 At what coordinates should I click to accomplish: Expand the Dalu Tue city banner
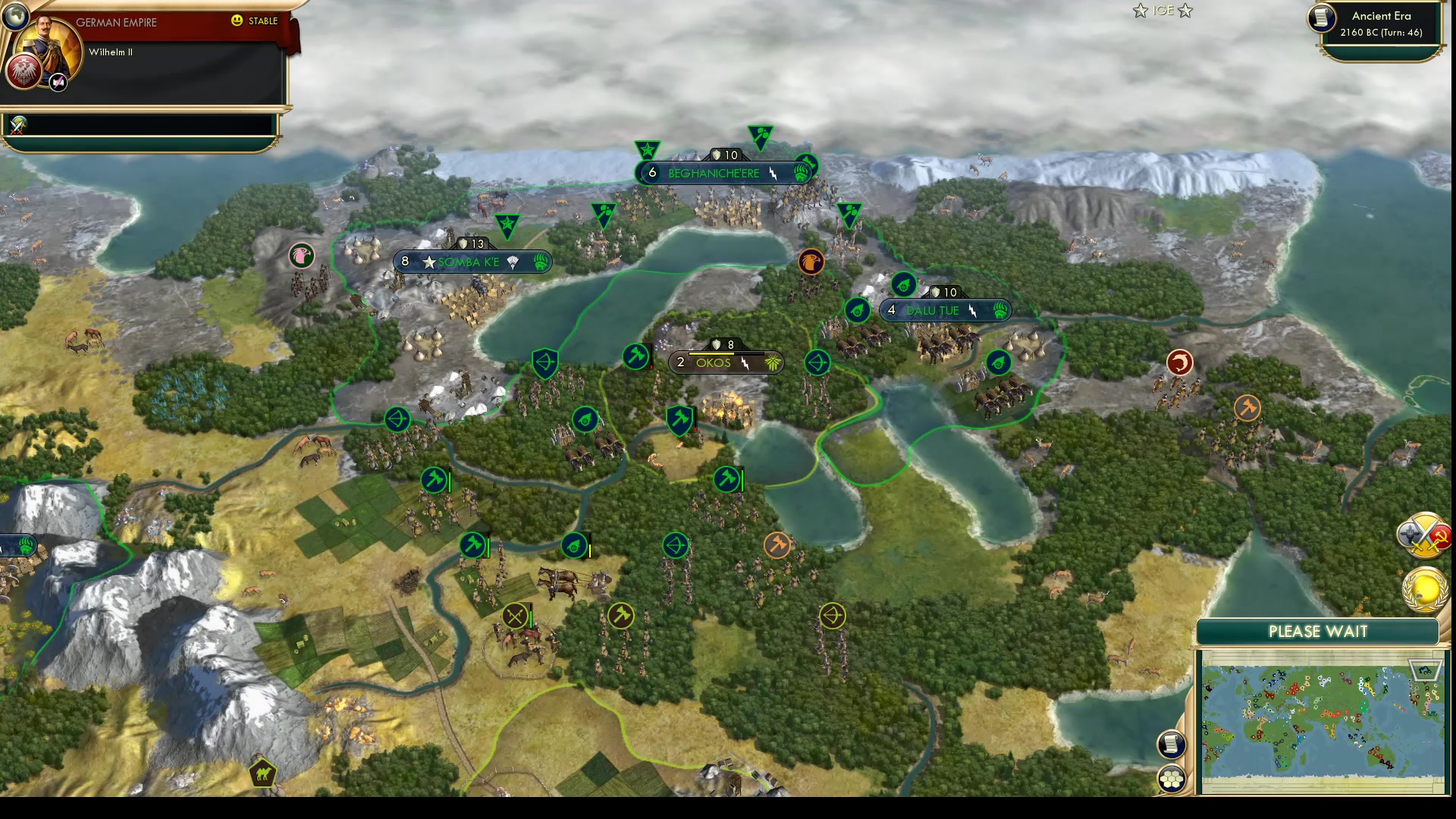945,310
